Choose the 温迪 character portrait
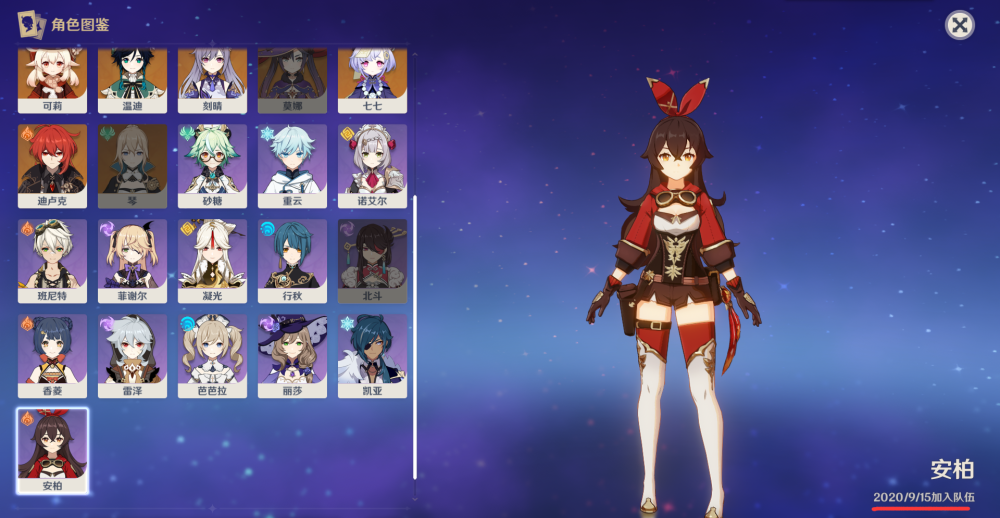 [x=132, y=80]
